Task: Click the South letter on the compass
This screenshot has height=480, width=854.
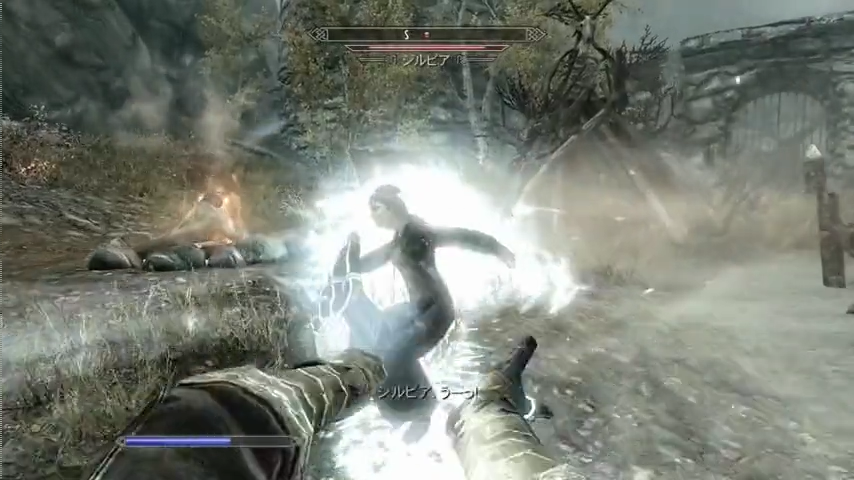Action: [406, 34]
